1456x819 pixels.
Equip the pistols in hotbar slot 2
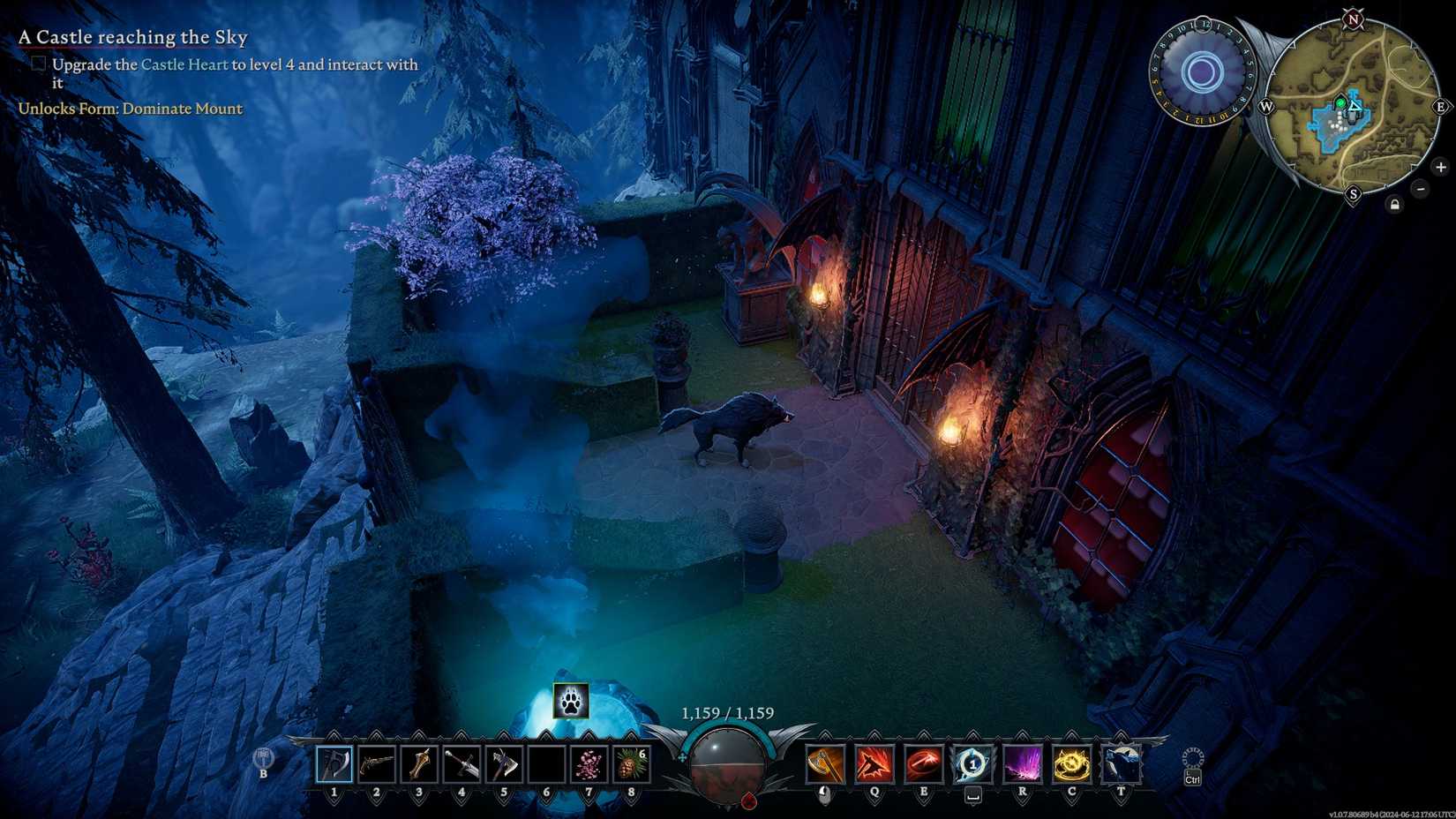(375, 763)
